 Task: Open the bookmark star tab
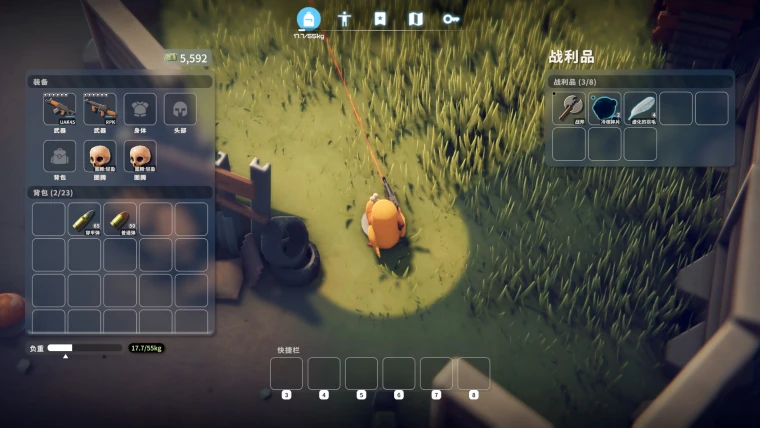[380, 18]
